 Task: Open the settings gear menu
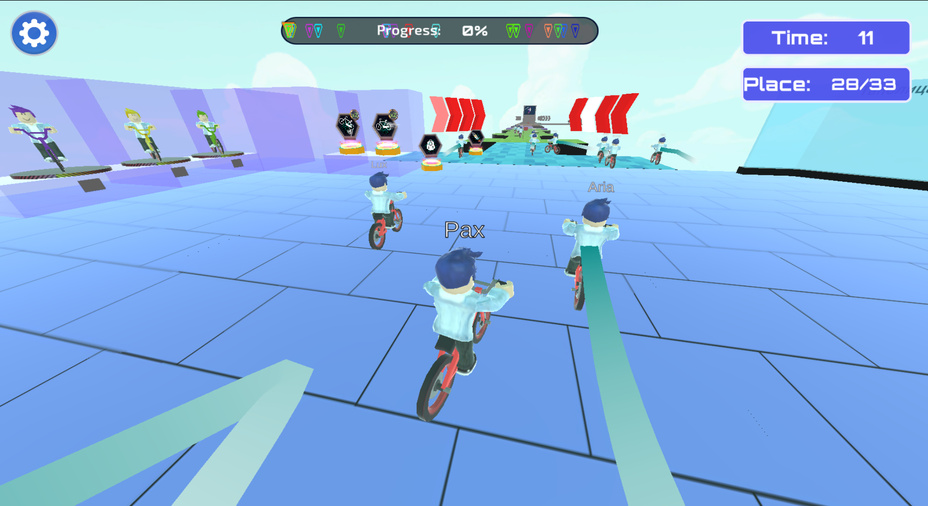coord(34,33)
